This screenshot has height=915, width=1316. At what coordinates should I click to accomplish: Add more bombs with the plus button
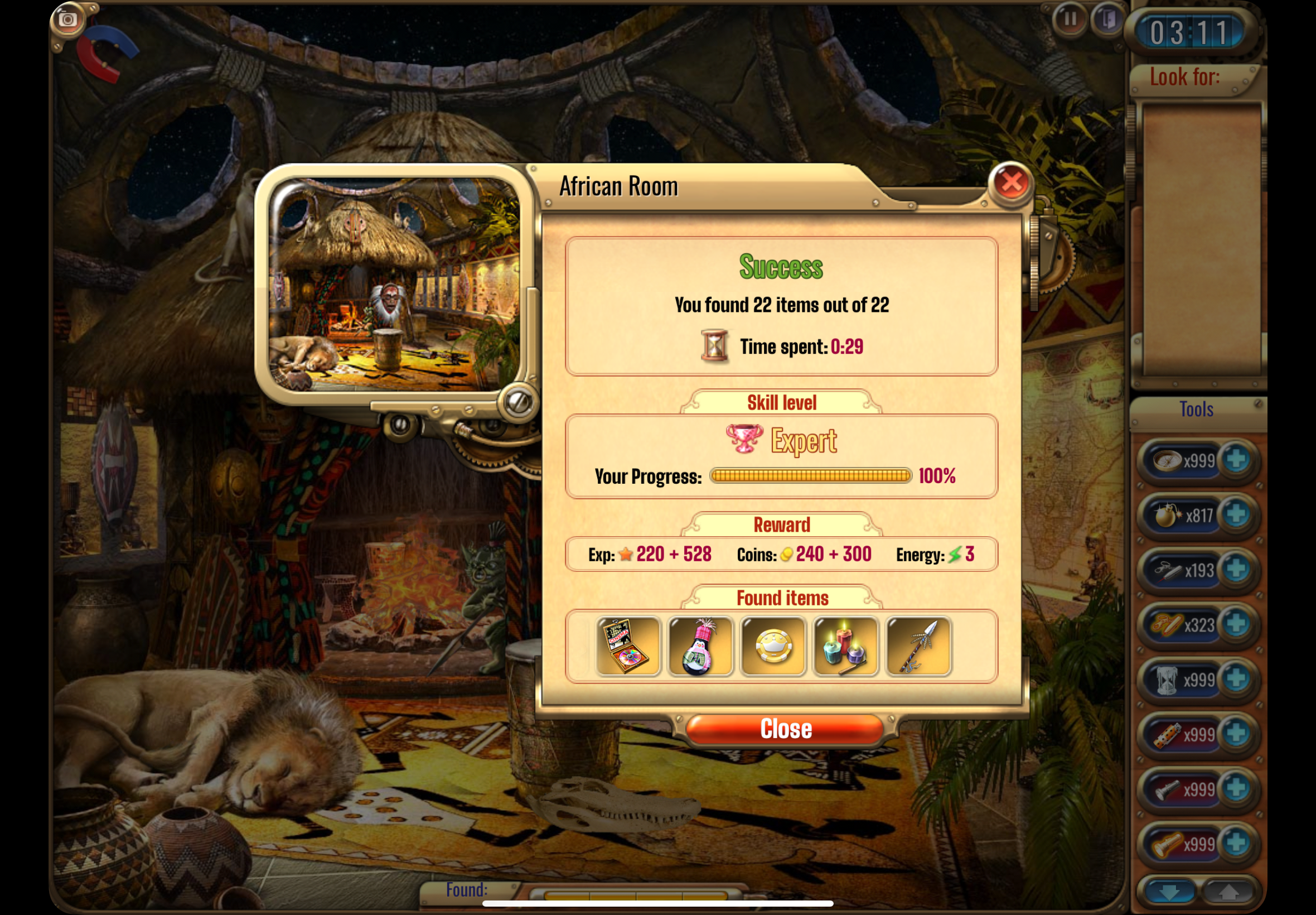click(x=1236, y=515)
